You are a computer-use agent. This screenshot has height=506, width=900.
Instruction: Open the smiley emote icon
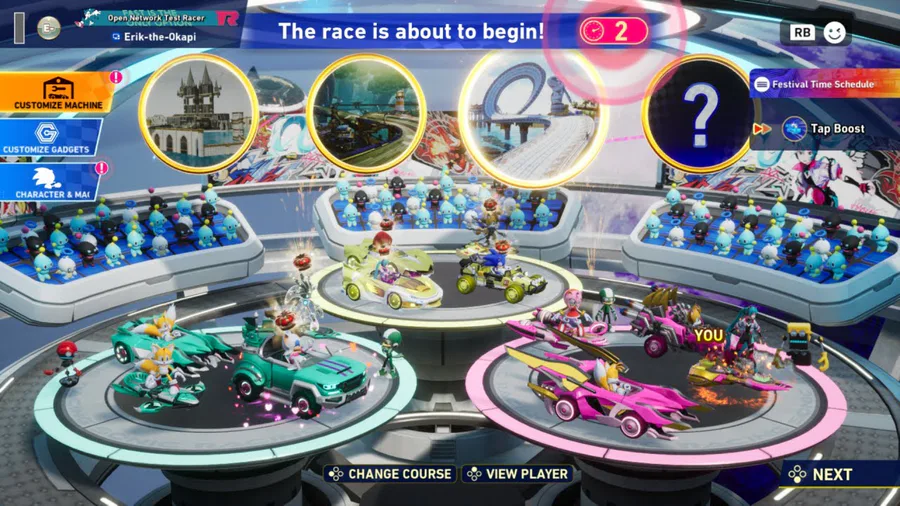[834, 32]
